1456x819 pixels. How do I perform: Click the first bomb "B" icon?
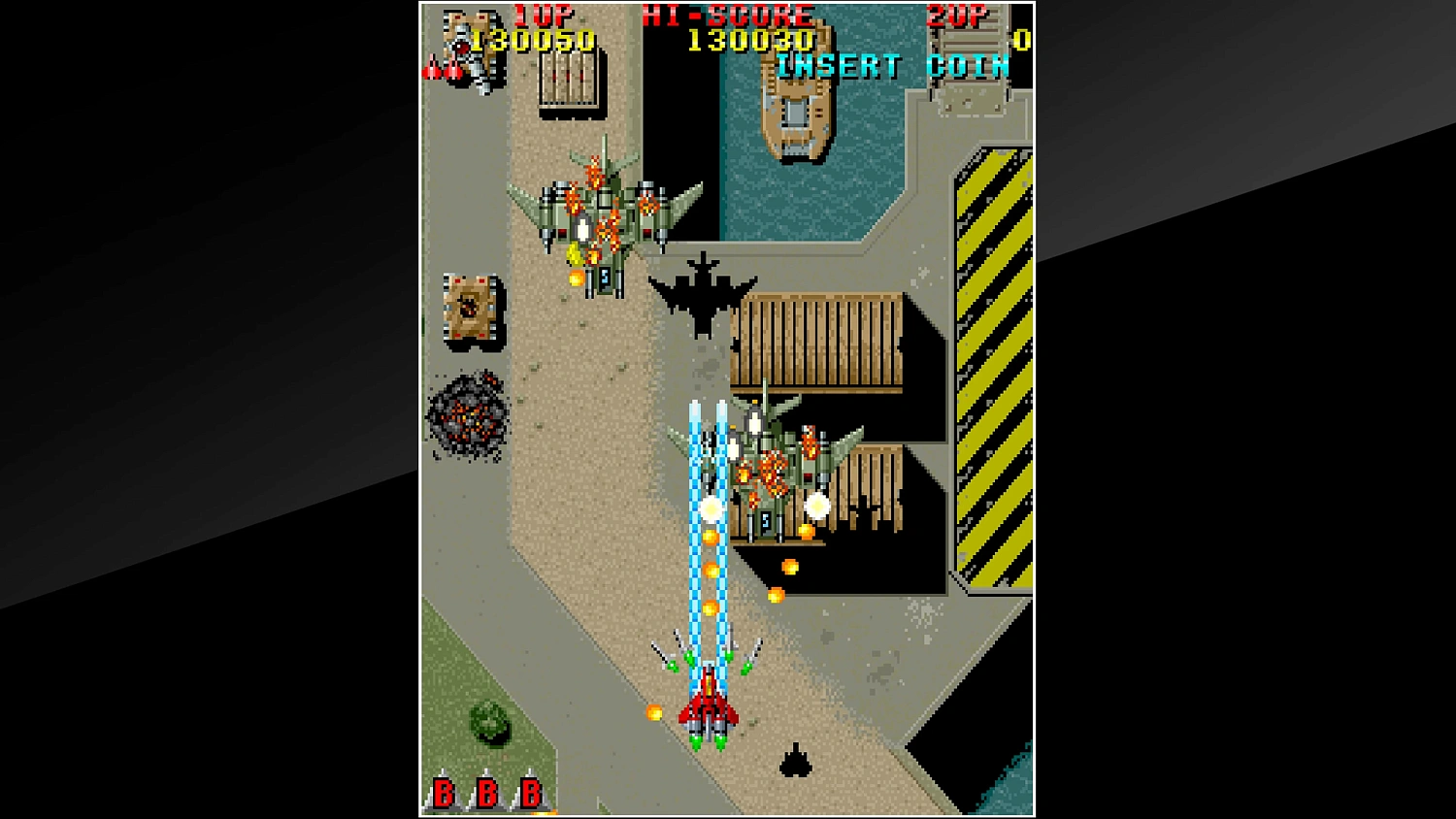click(x=445, y=792)
